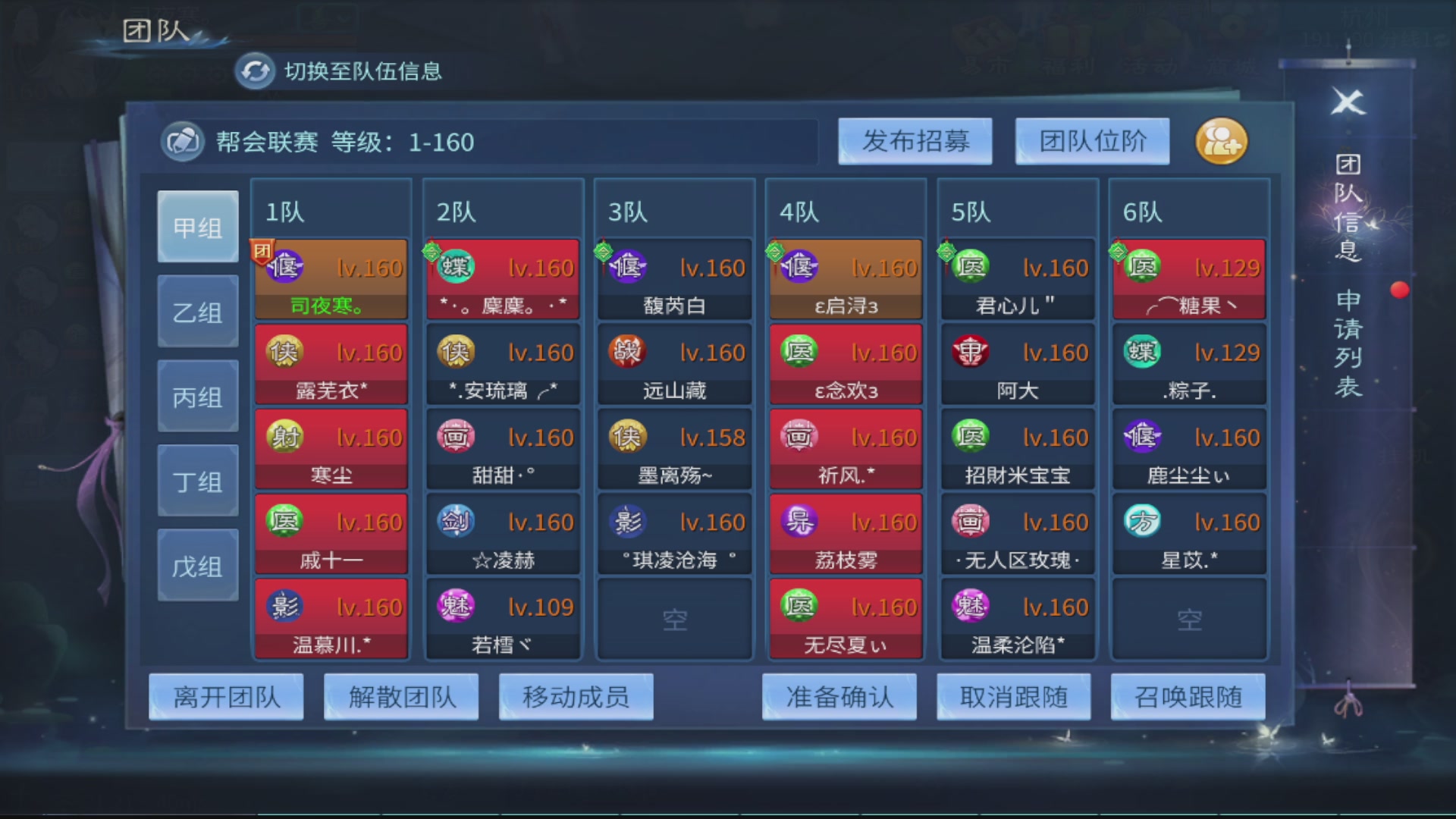The image size is (1456, 819).
Task: Click the empty 空 slot in 6队
Action: [1188, 618]
